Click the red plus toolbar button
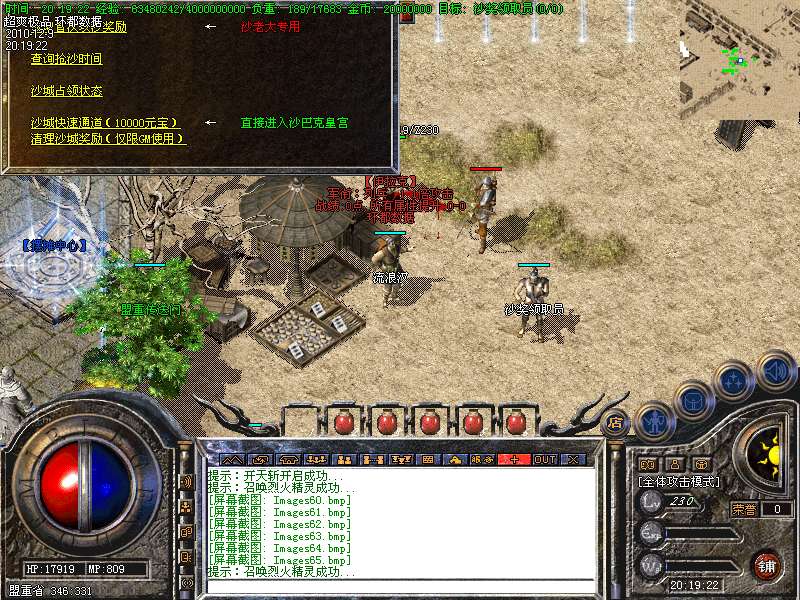 pyautogui.click(x=515, y=460)
